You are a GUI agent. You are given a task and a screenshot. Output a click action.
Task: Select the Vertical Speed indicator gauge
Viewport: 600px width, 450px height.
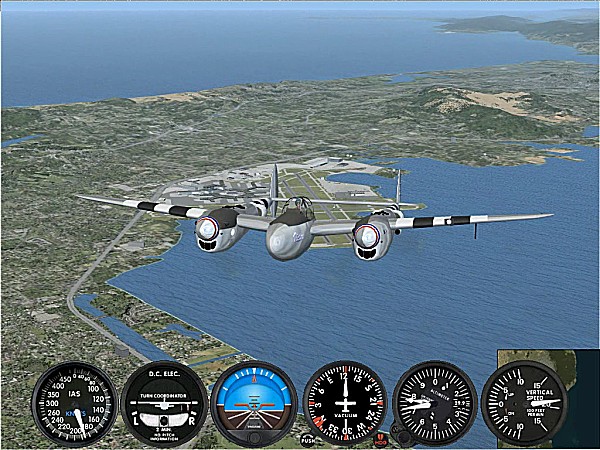[523, 403]
